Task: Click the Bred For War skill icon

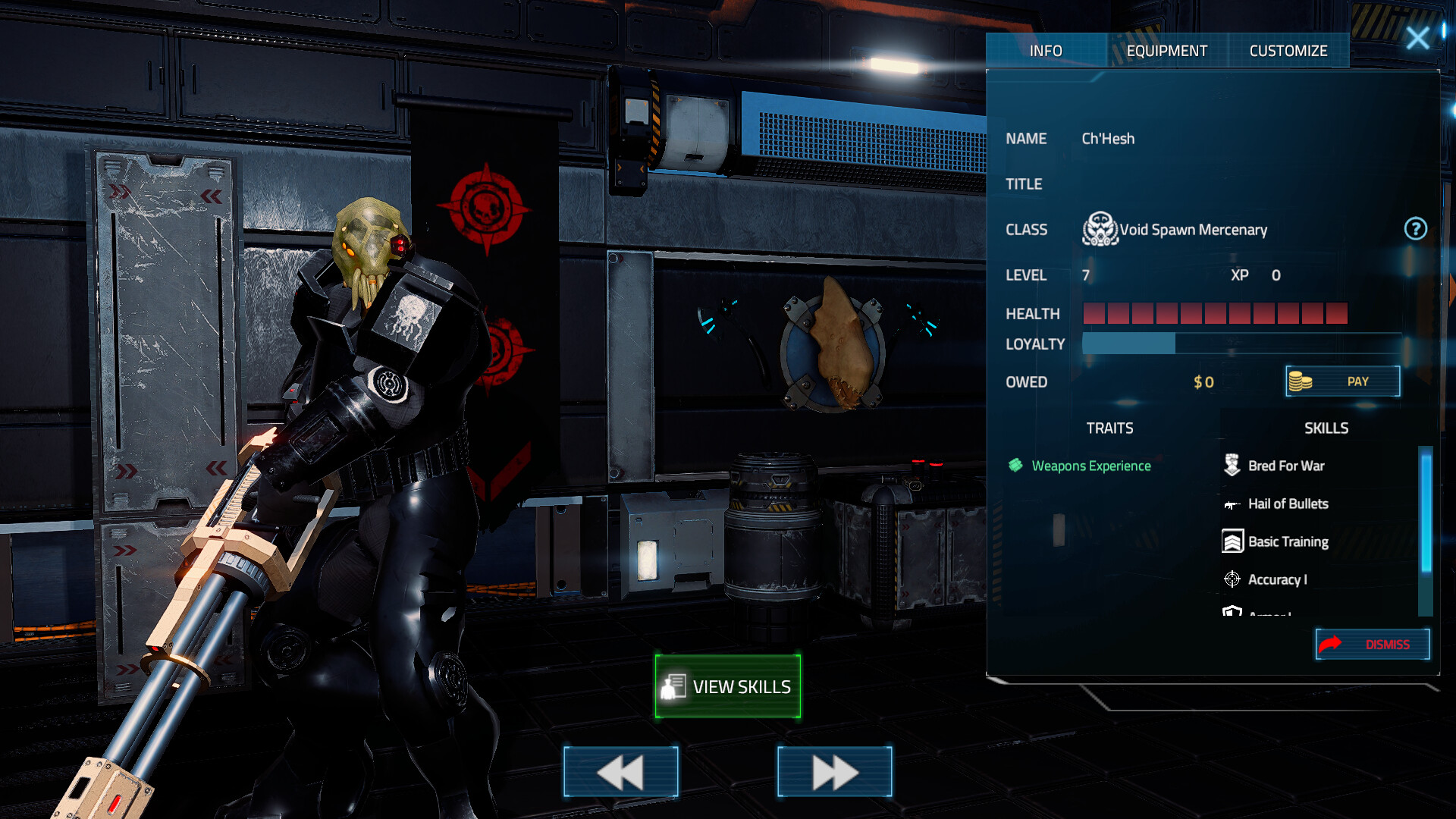Action: (x=1232, y=464)
